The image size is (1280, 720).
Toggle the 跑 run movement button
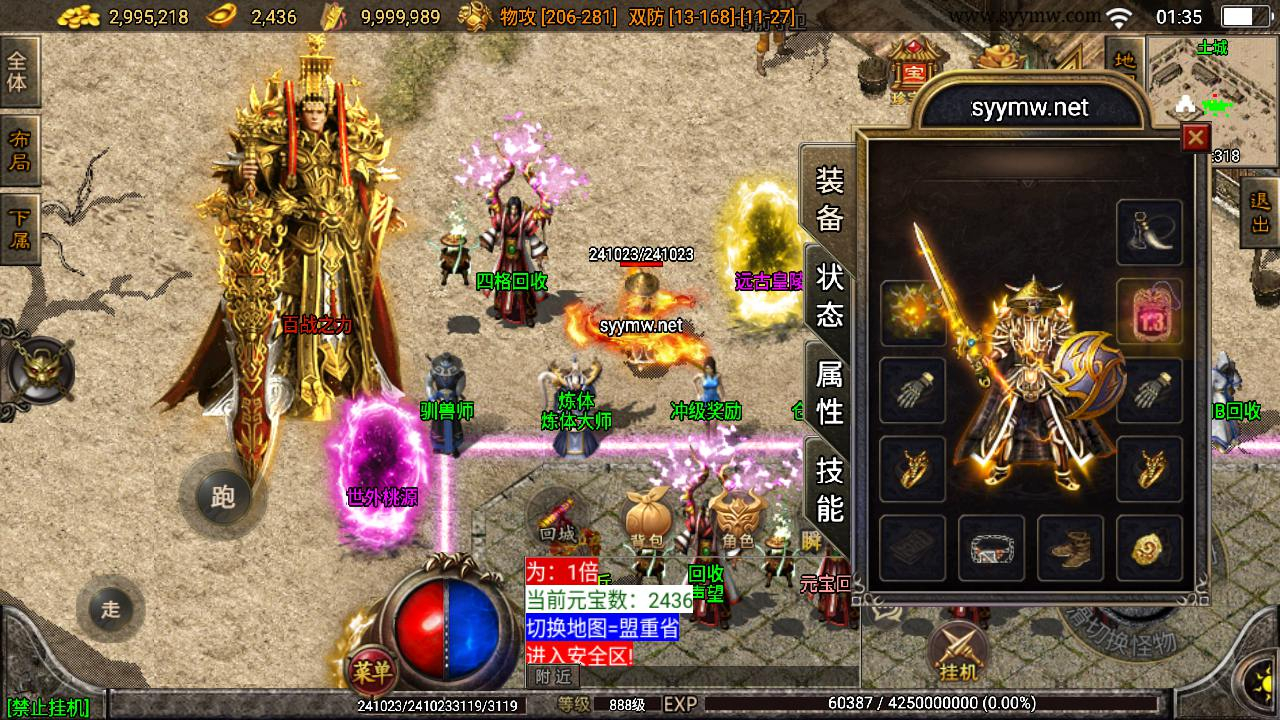(x=222, y=496)
